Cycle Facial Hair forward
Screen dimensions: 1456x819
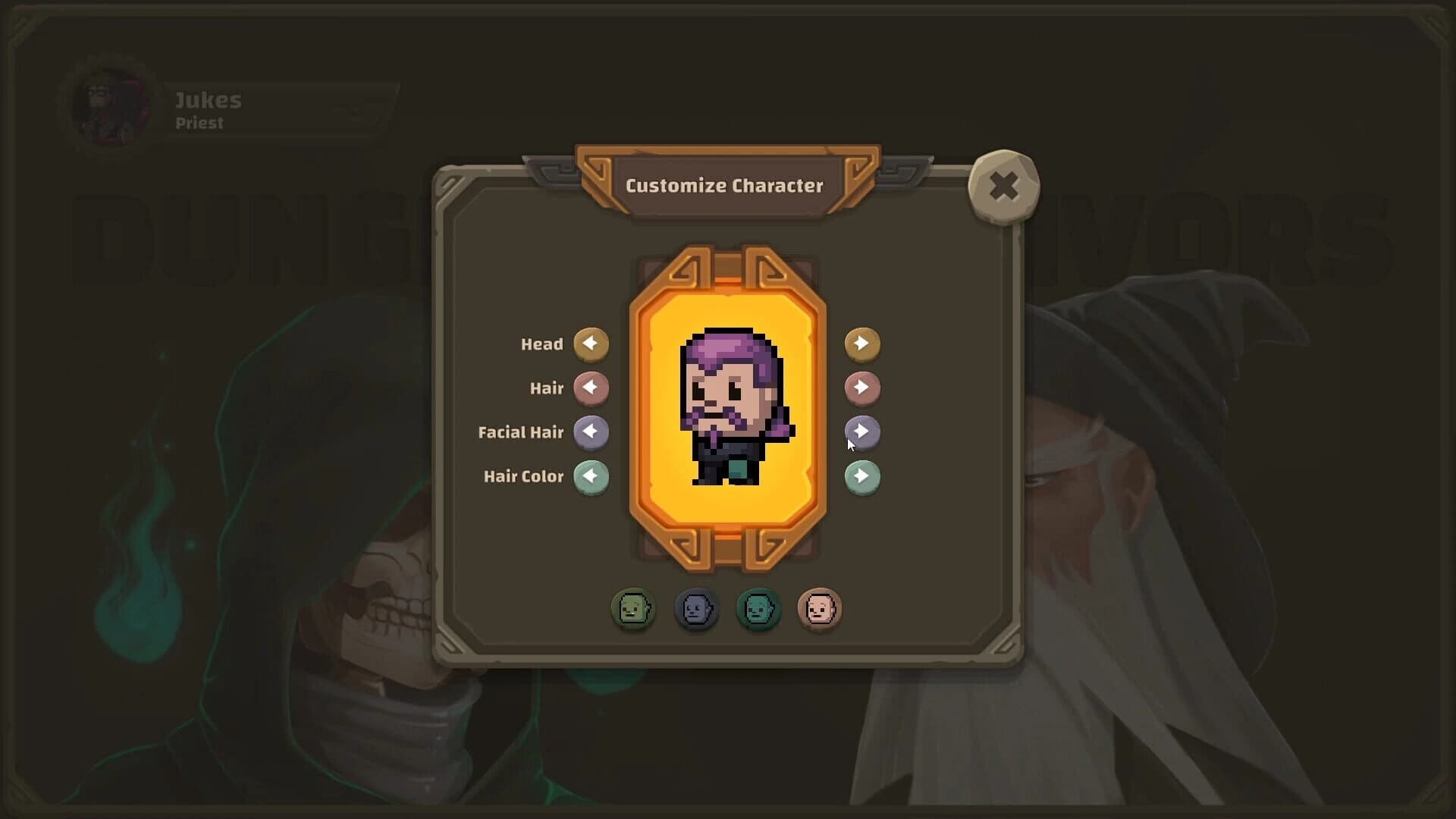tap(862, 432)
